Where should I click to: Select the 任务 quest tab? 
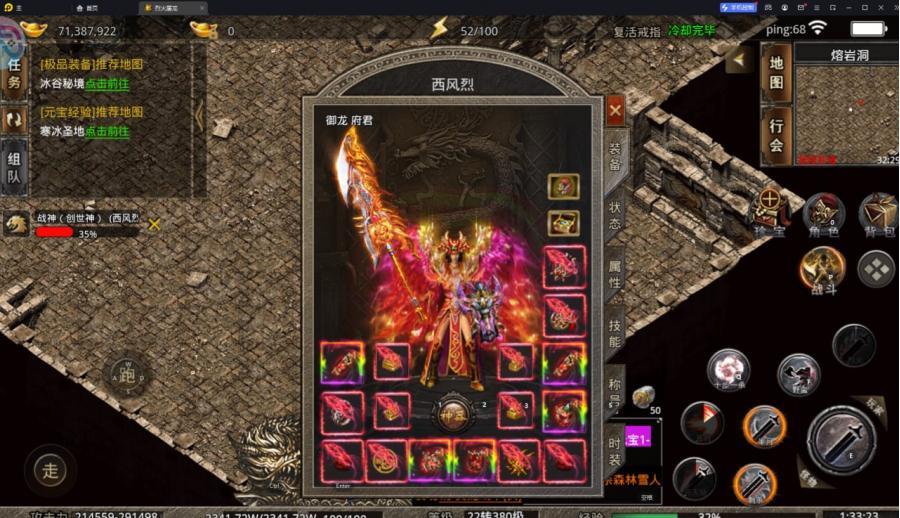coord(14,73)
